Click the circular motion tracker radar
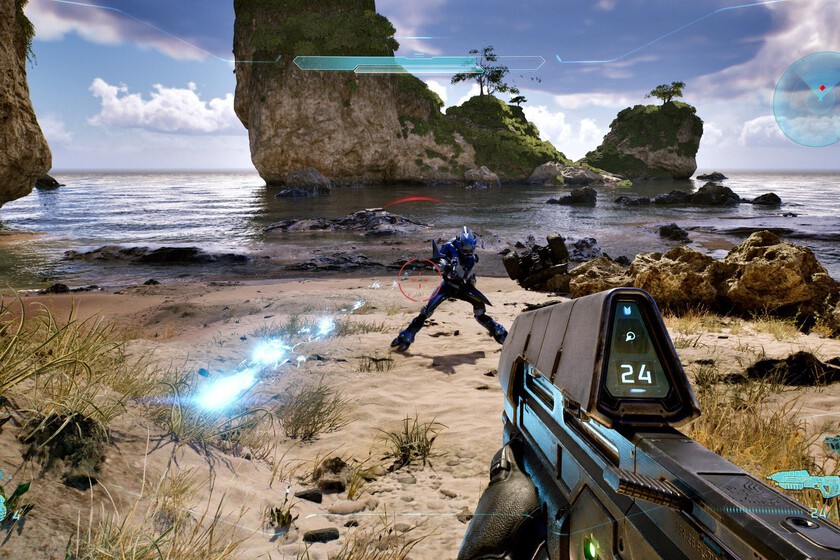The image size is (840, 560). point(810,98)
